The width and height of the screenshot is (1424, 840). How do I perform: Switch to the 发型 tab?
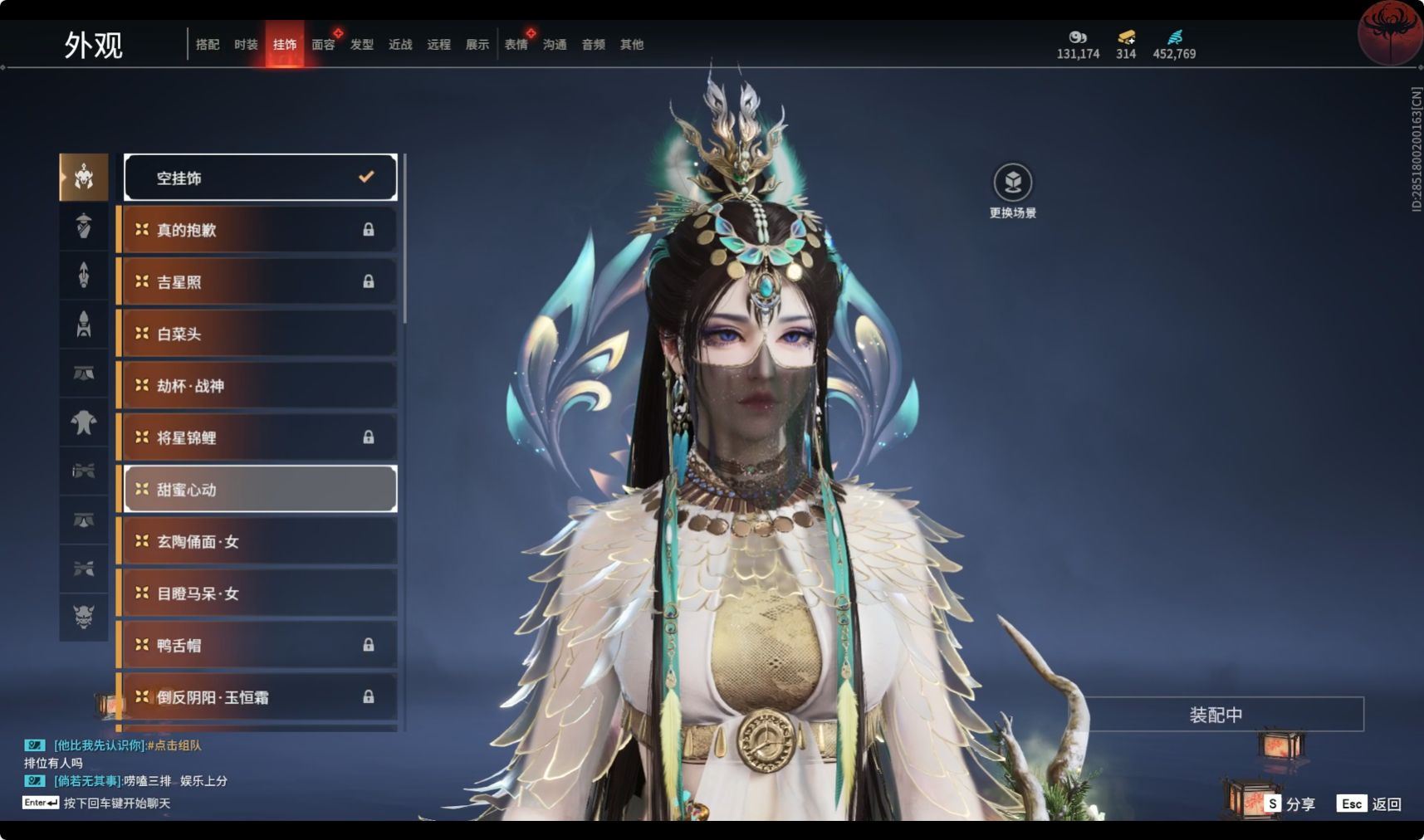(x=362, y=45)
